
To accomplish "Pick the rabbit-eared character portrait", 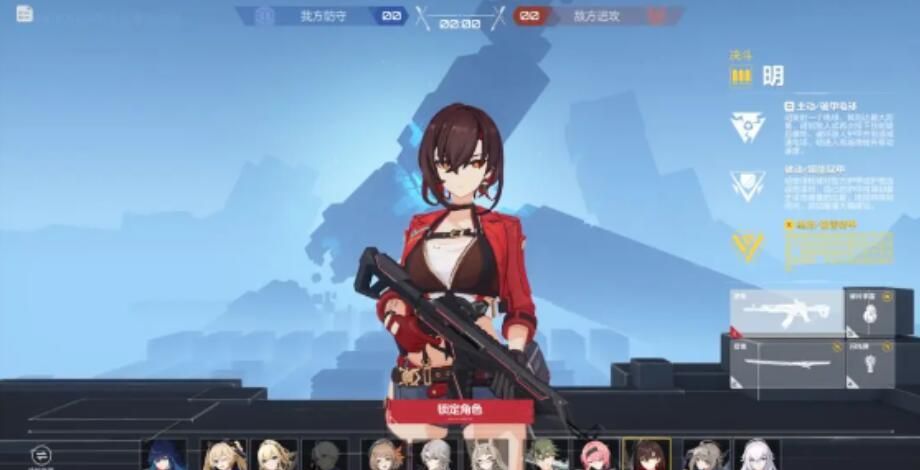I will tap(489, 455).
